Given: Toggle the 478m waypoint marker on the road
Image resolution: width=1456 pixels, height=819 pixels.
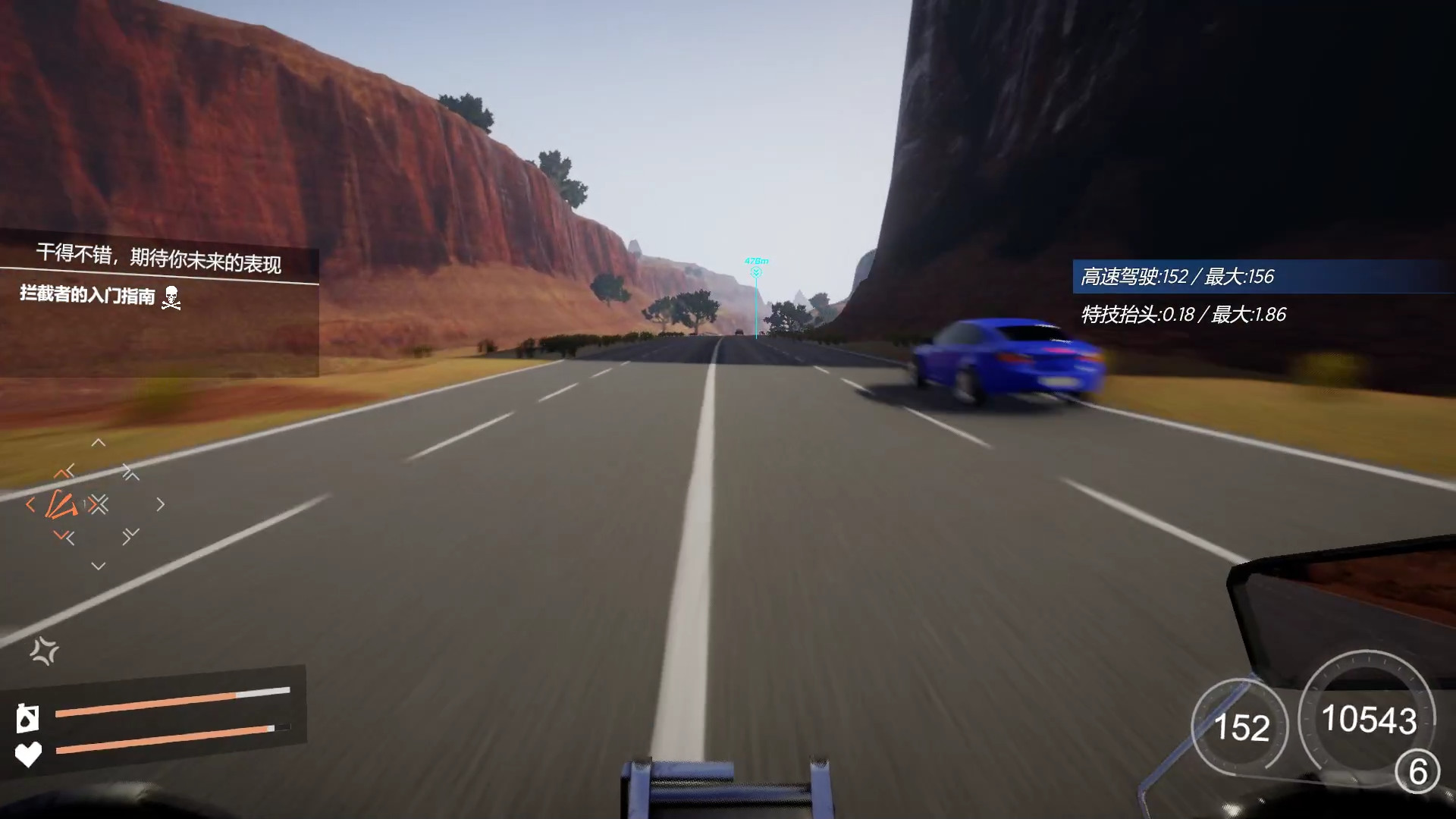Looking at the screenshot, I should pos(755,269).
